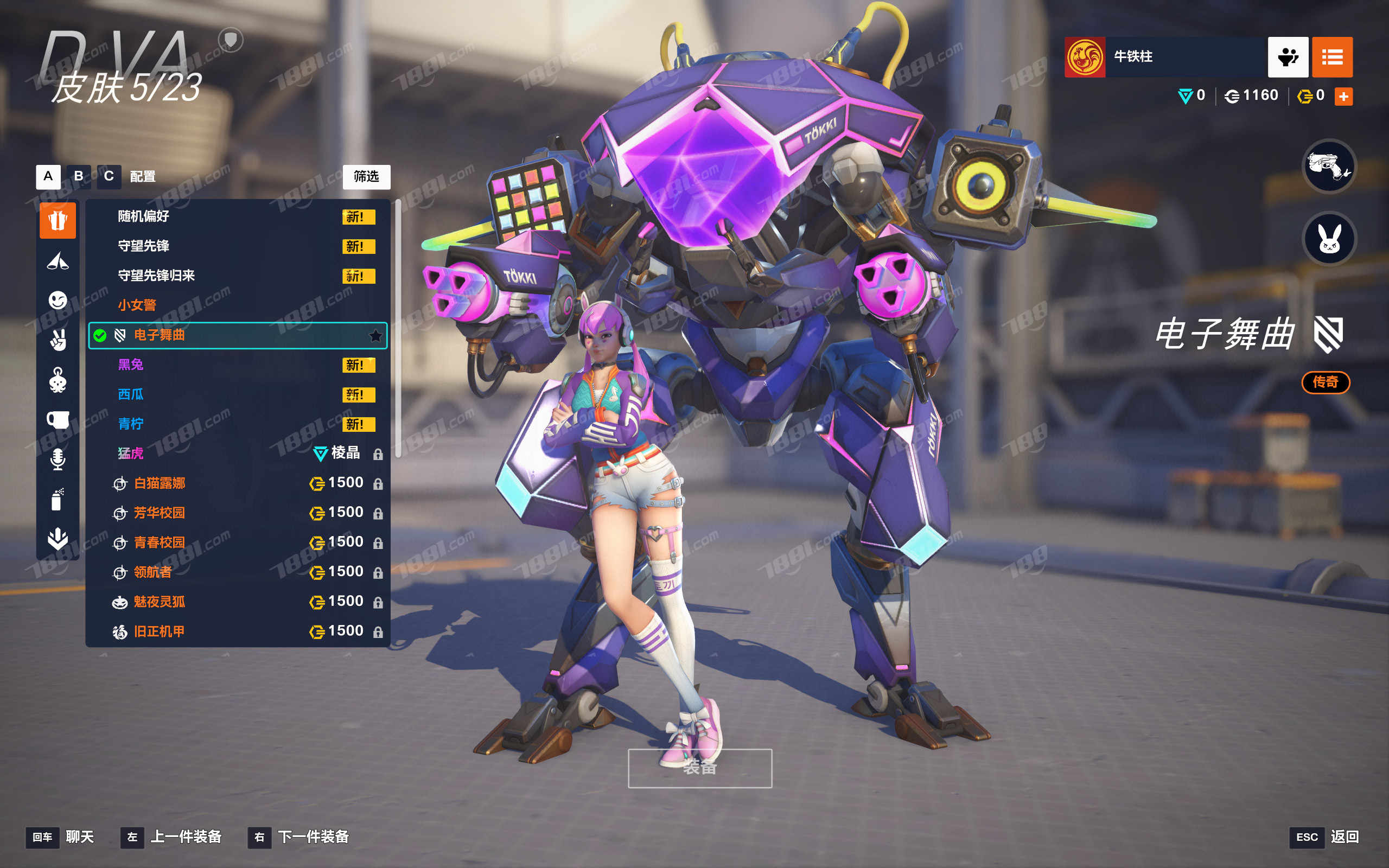Image resolution: width=1389 pixels, height=868 pixels.
Task: Switch to loadout B tab
Action: pos(79,176)
